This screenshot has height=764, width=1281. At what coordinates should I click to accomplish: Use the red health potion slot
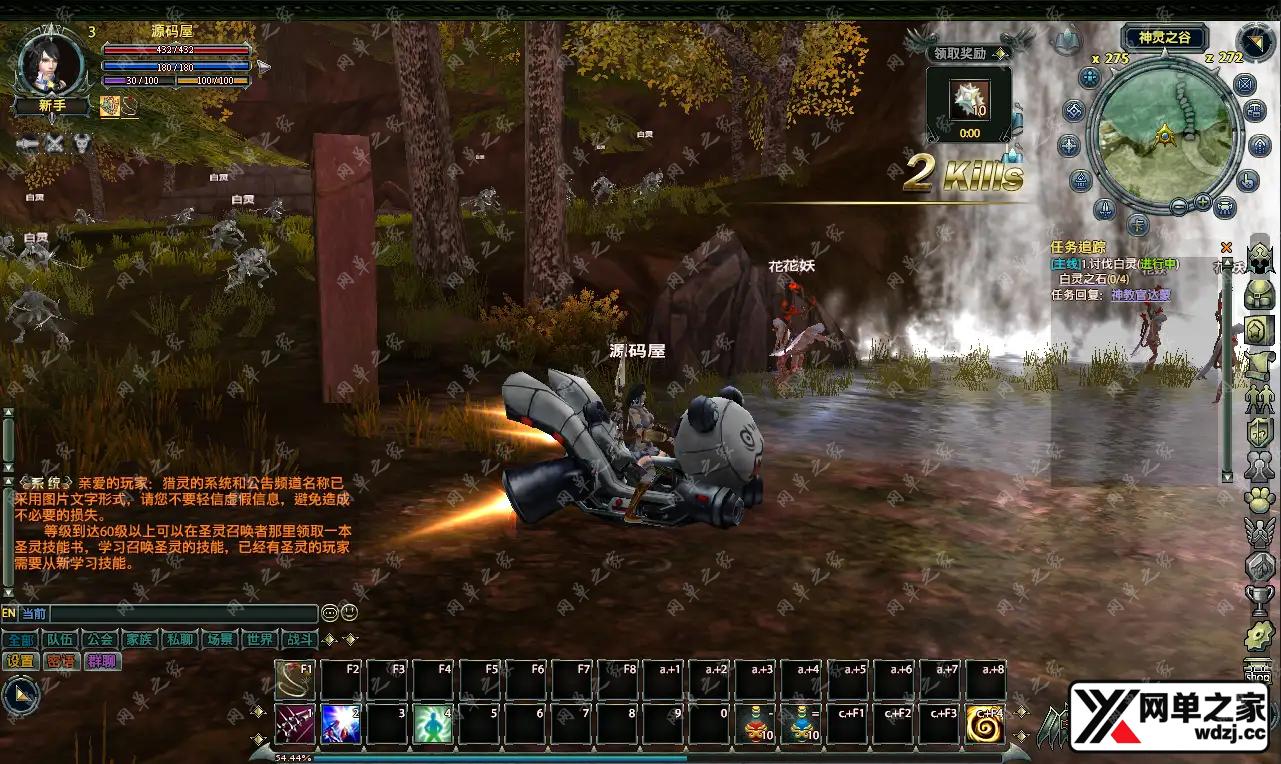(x=756, y=724)
